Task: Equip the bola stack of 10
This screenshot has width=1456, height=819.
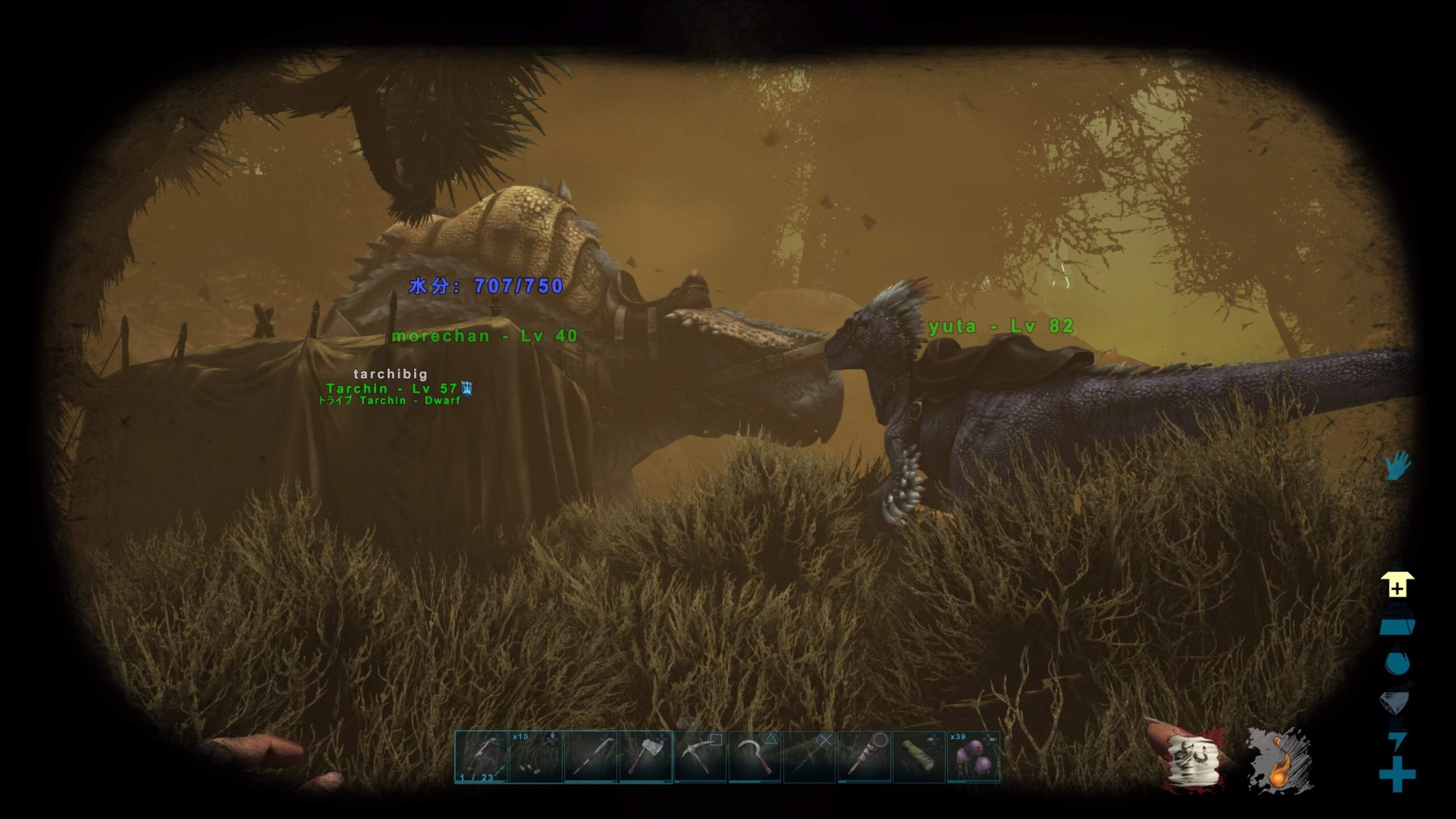Action: coord(536,757)
